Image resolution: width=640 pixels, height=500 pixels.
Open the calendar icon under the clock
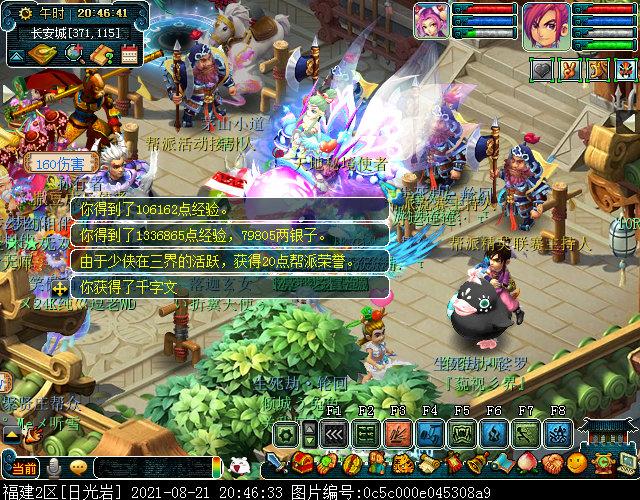tap(129, 54)
